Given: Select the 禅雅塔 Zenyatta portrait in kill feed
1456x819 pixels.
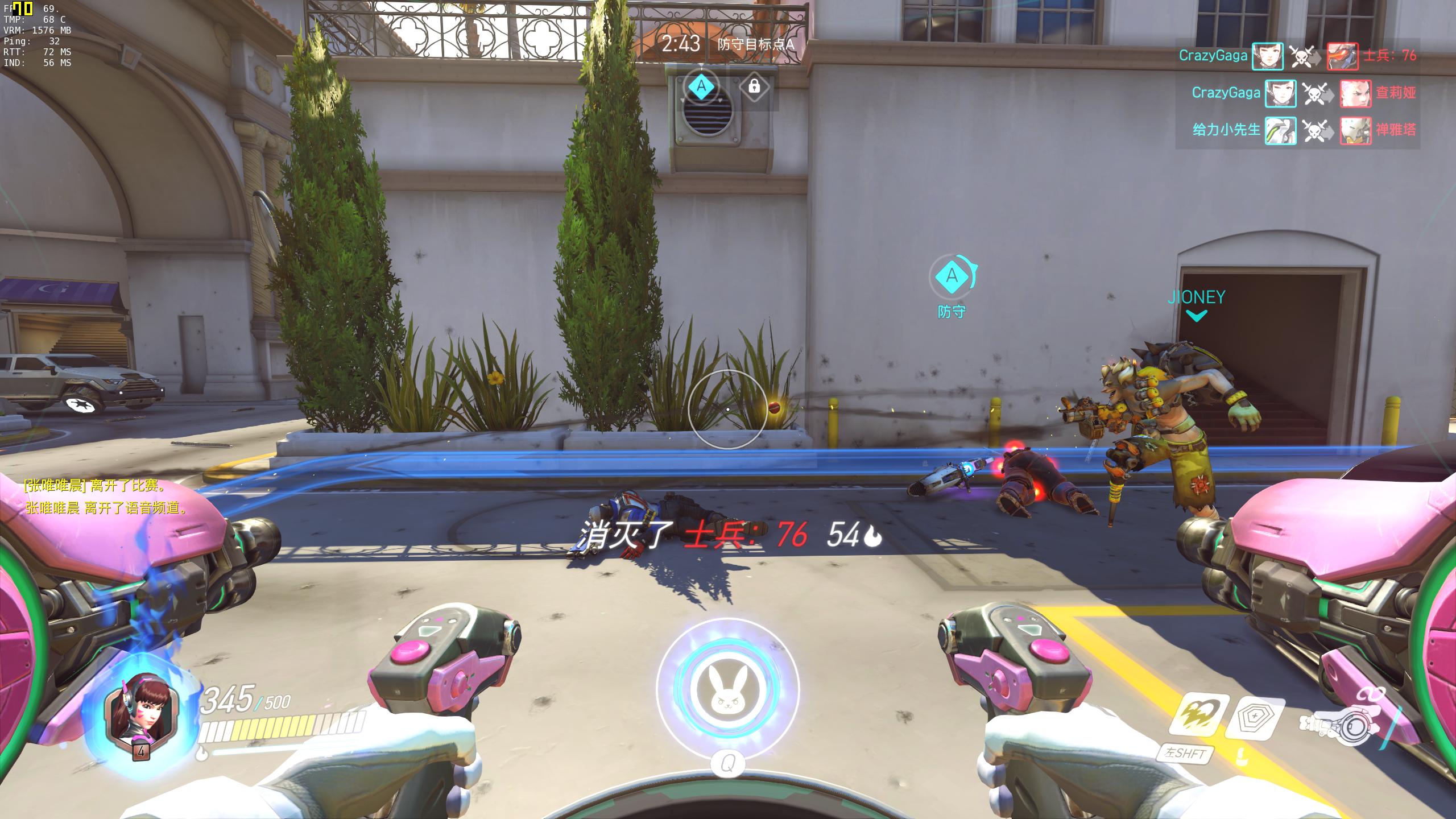Looking at the screenshot, I should pyautogui.click(x=1355, y=130).
